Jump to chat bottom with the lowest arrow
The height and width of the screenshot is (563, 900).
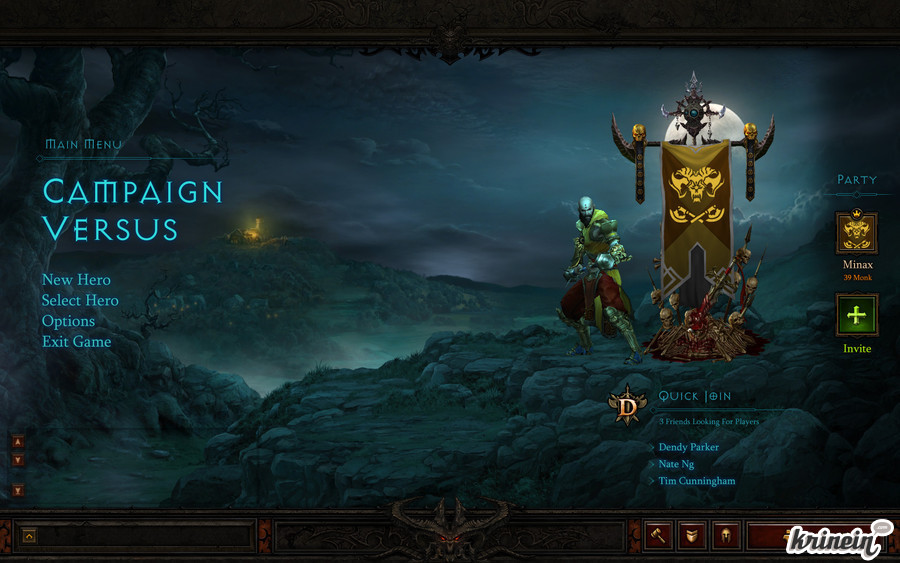[18, 490]
